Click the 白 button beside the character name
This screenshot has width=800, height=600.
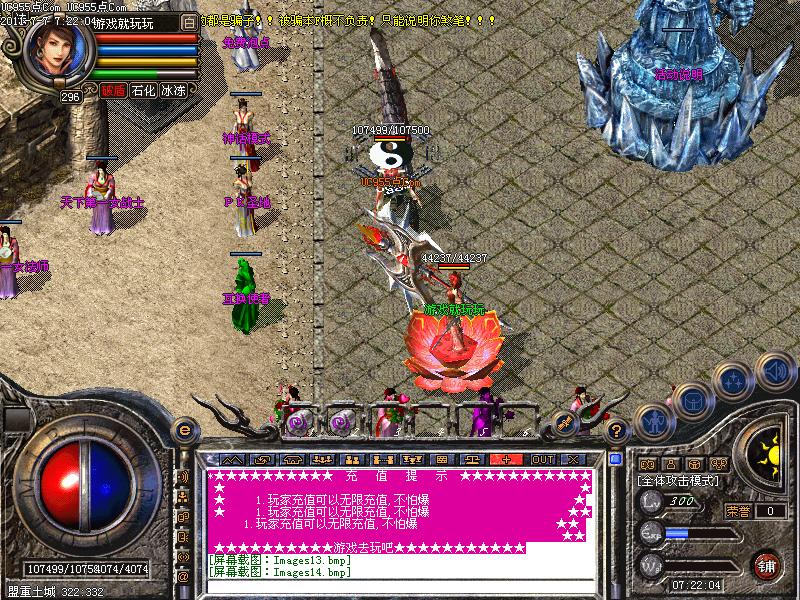click(x=190, y=21)
